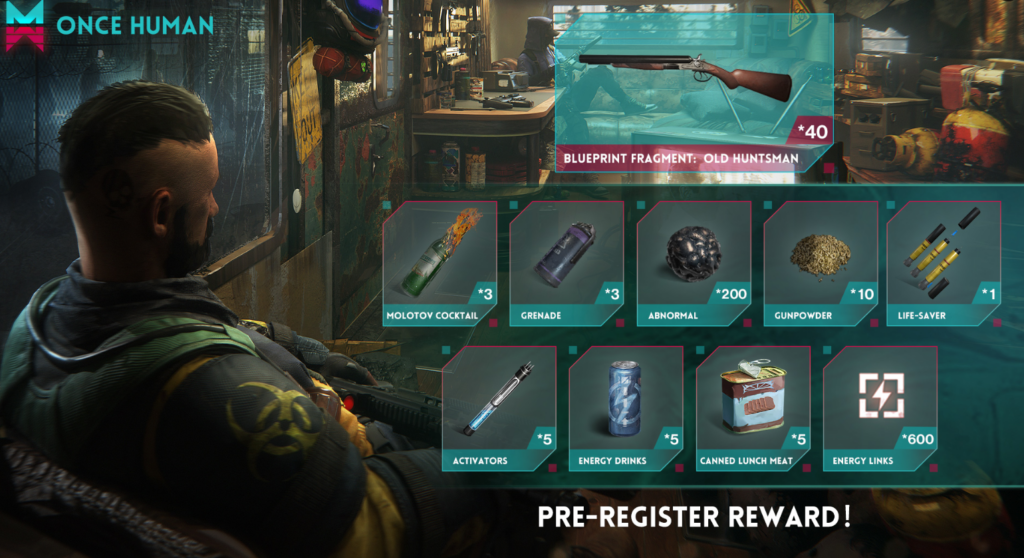The height and width of the screenshot is (558, 1024).
Task: Select the Activators reward tile
Action: pyautogui.click(x=499, y=407)
